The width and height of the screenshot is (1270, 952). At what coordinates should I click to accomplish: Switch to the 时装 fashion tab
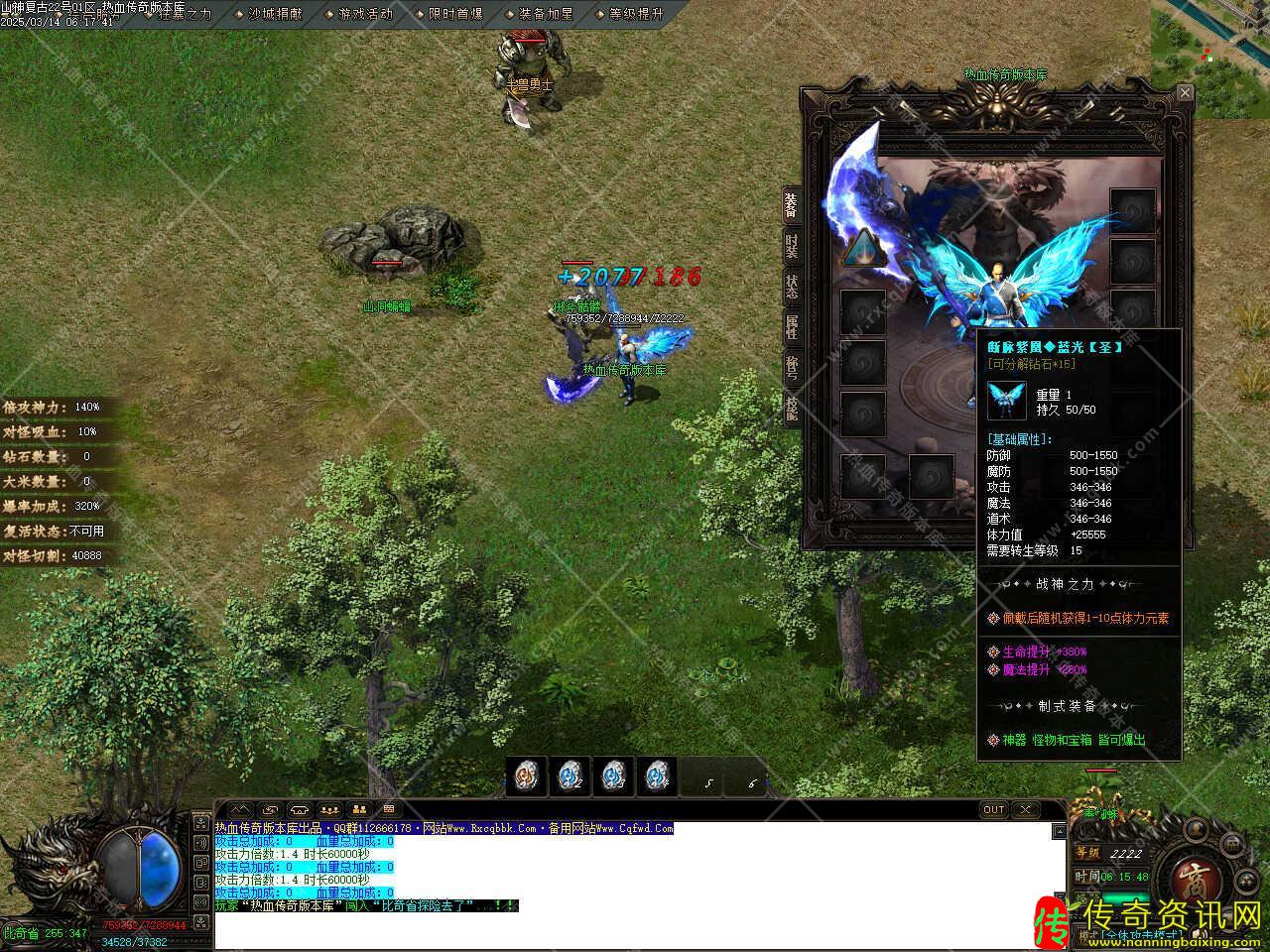coord(792,246)
